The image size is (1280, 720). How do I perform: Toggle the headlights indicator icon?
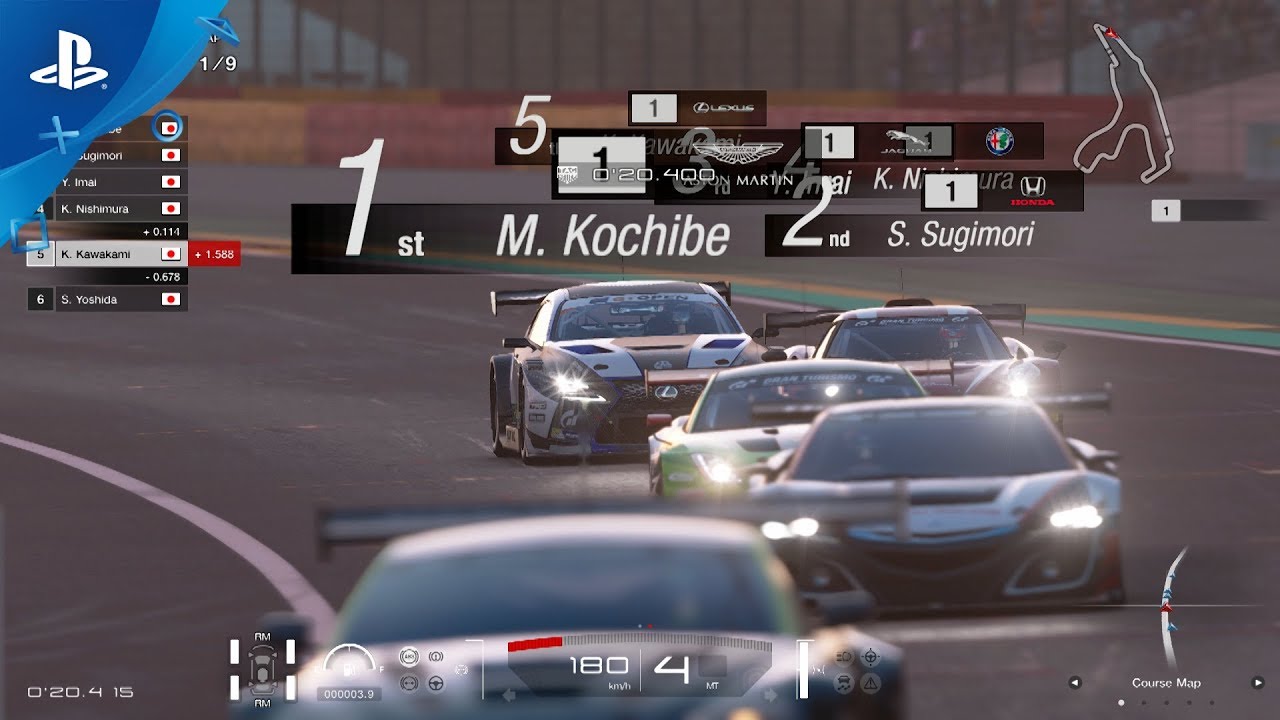tap(843, 657)
